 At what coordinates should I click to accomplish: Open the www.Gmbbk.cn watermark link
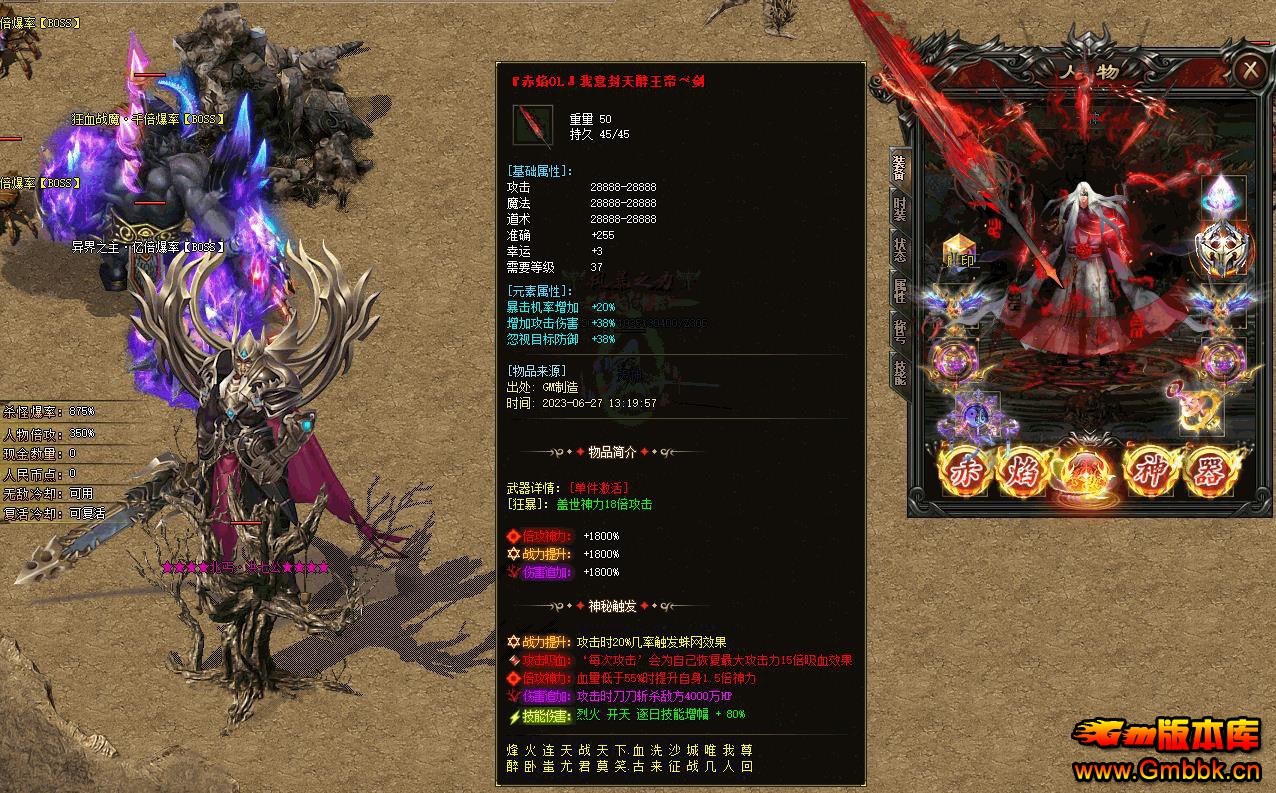(1166, 771)
